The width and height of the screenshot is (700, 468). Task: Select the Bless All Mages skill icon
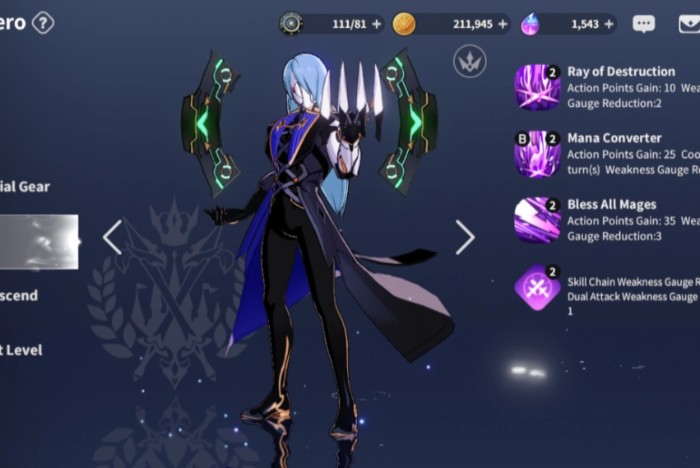[538, 220]
